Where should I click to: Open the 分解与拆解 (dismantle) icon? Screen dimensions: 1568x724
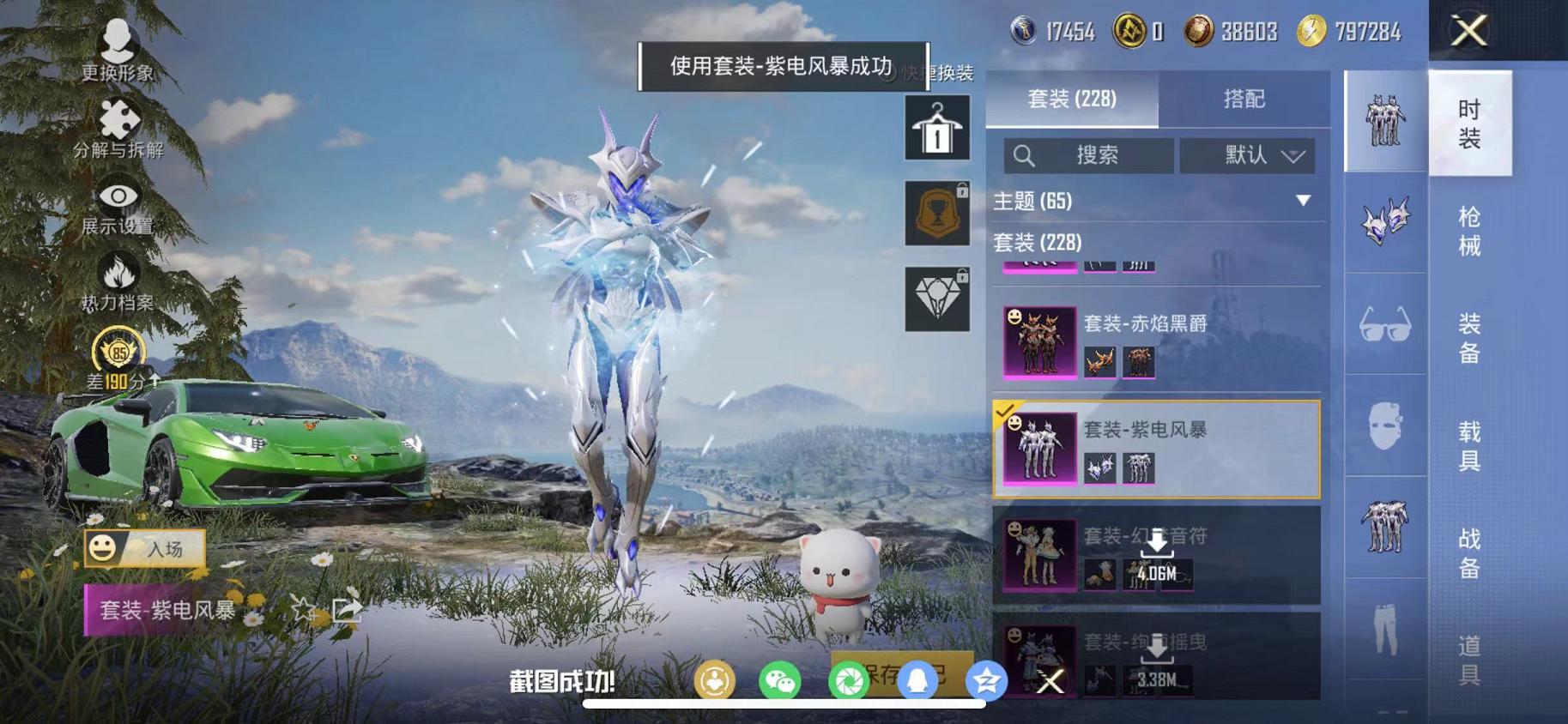(x=116, y=116)
